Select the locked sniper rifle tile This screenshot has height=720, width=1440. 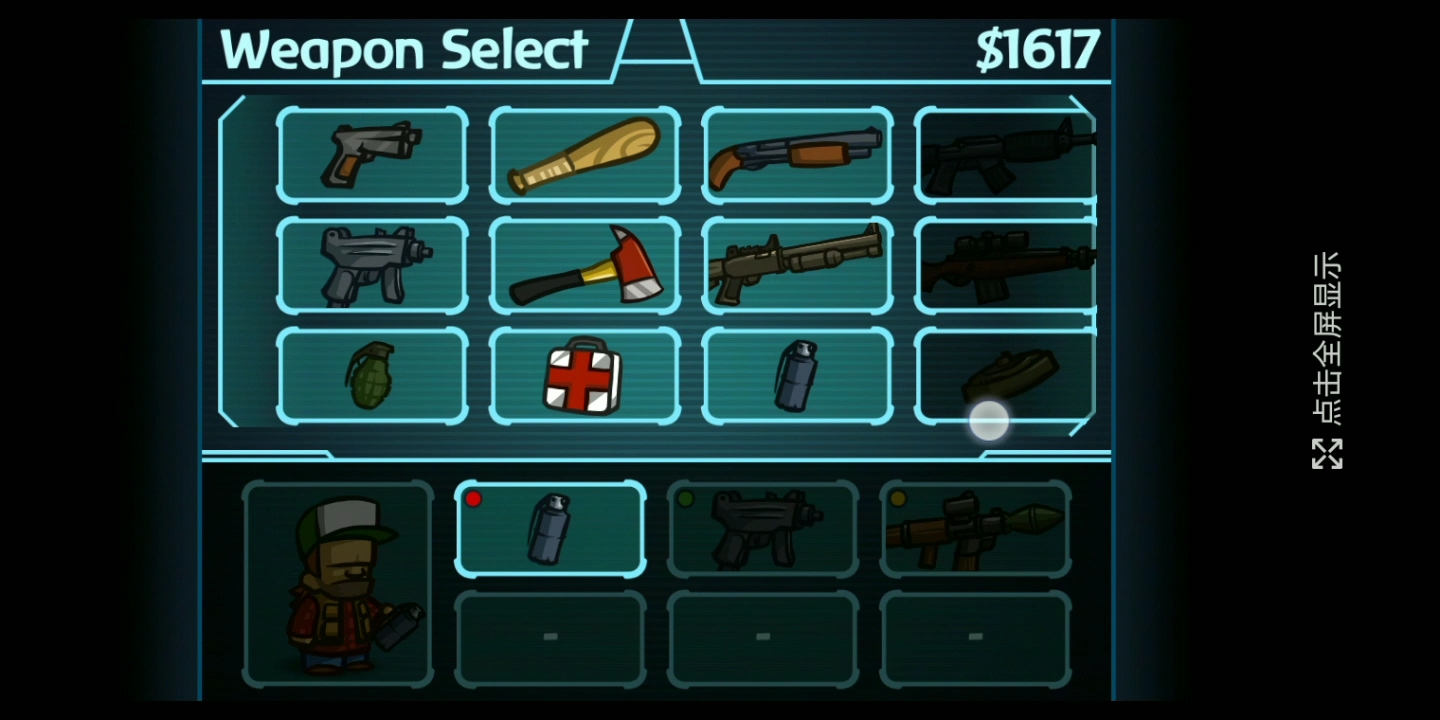tap(1005, 265)
